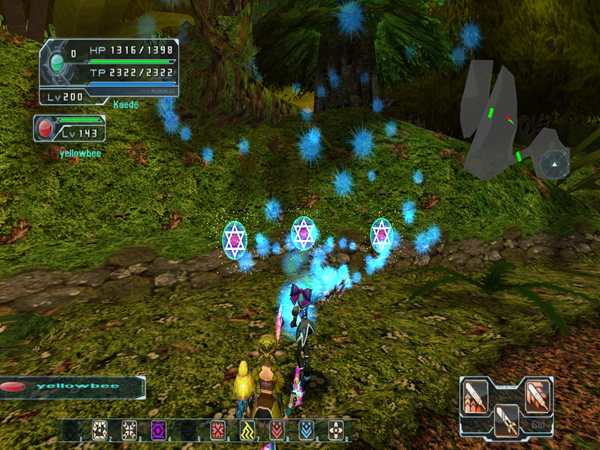Select the purple hexagon technique on the hotbar
Viewport: 600px width, 450px height.
tap(158, 430)
